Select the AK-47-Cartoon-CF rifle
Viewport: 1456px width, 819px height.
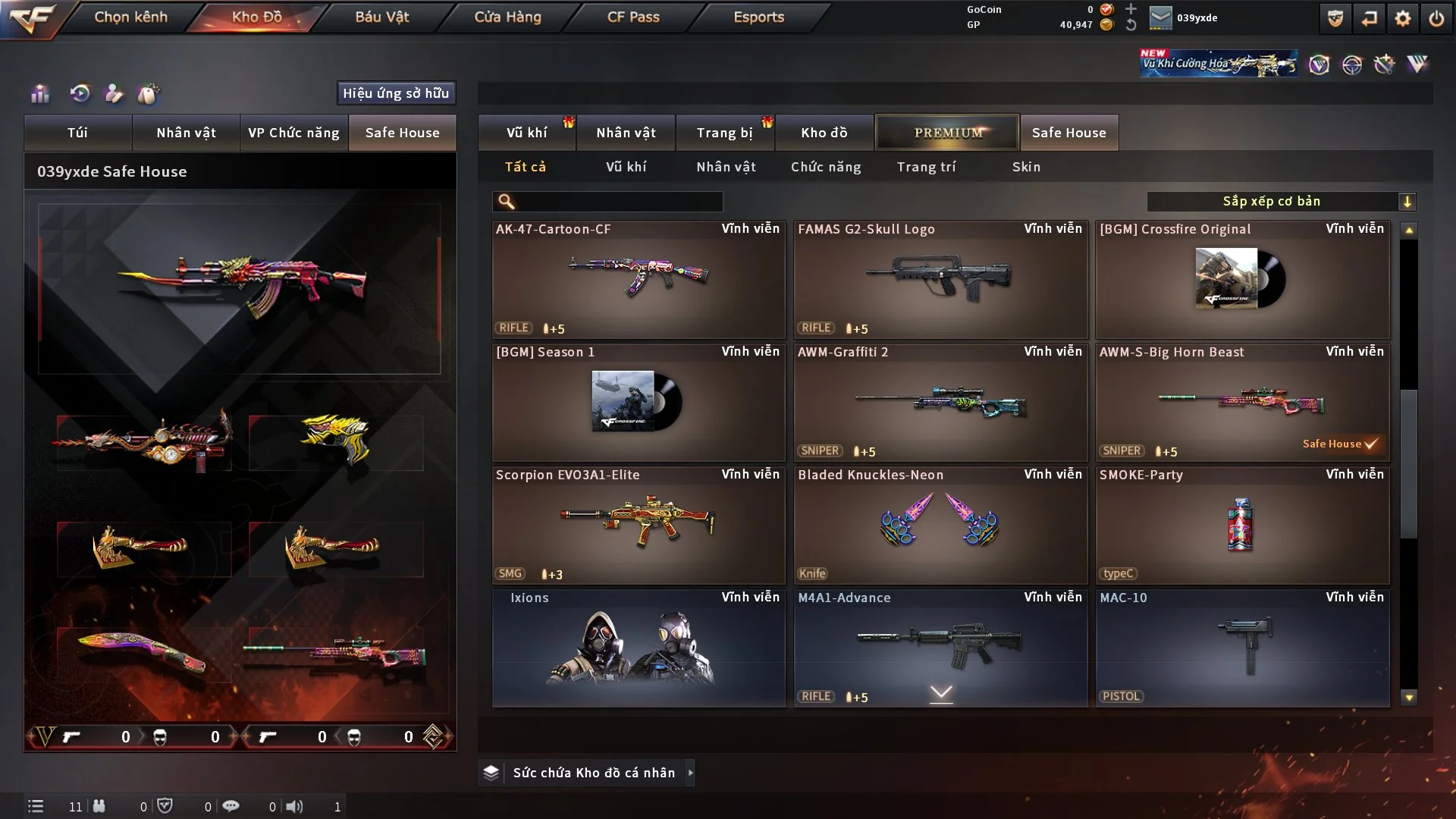click(638, 279)
